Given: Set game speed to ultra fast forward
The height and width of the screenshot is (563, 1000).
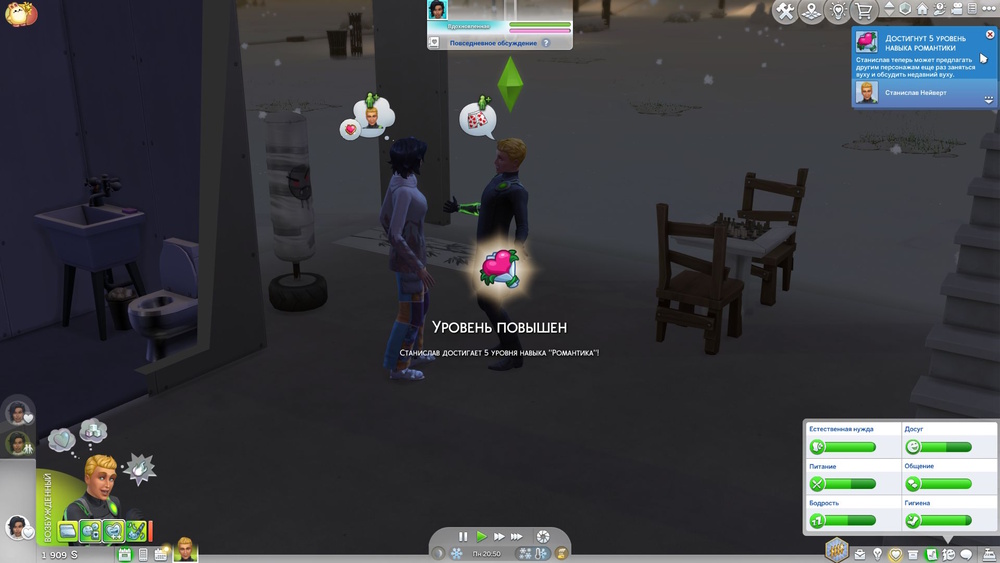Looking at the screenshot, I should [x=518, y=537].
